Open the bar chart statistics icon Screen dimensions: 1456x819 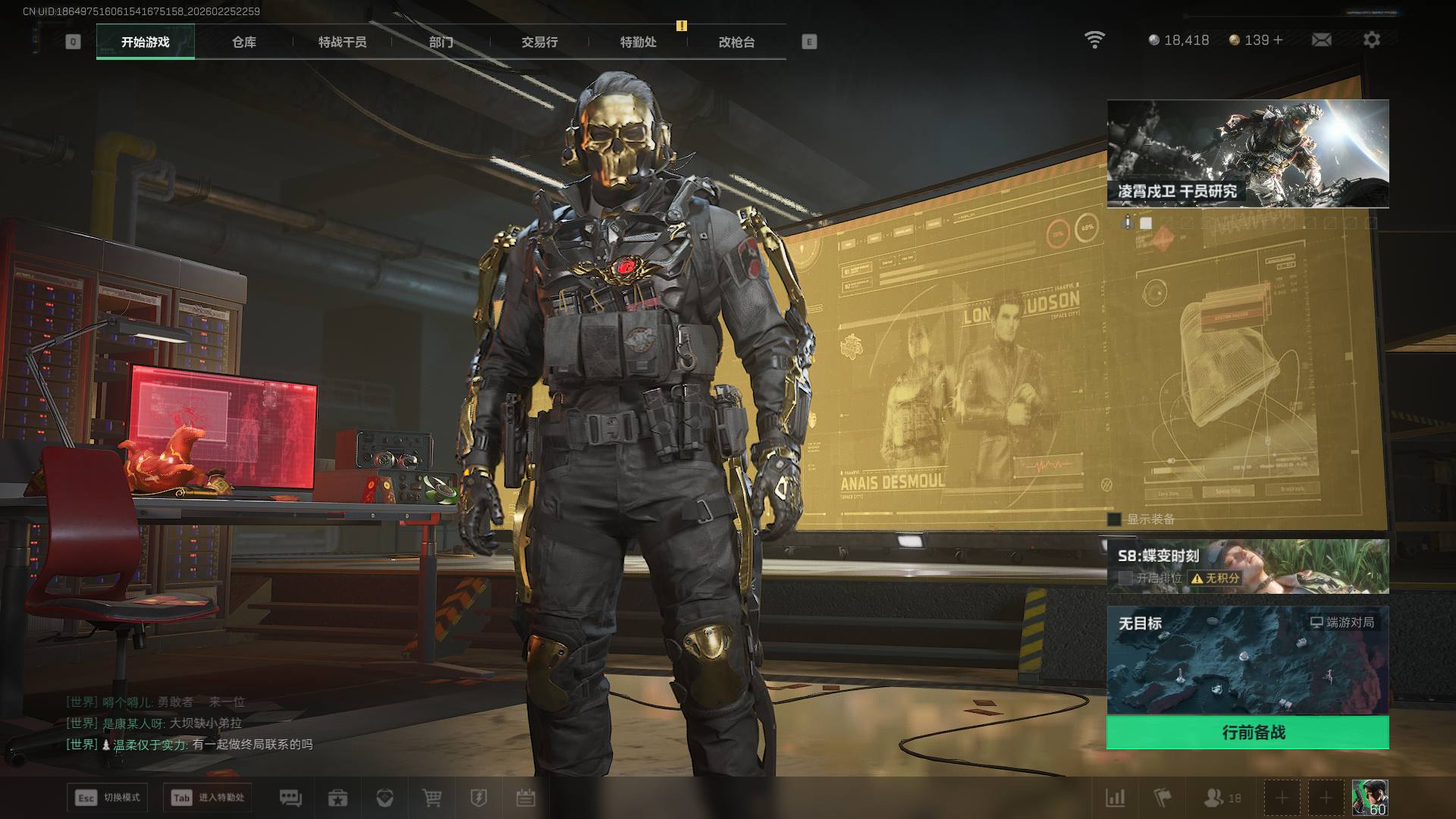pyautogui.click(x=1116, y=798)
